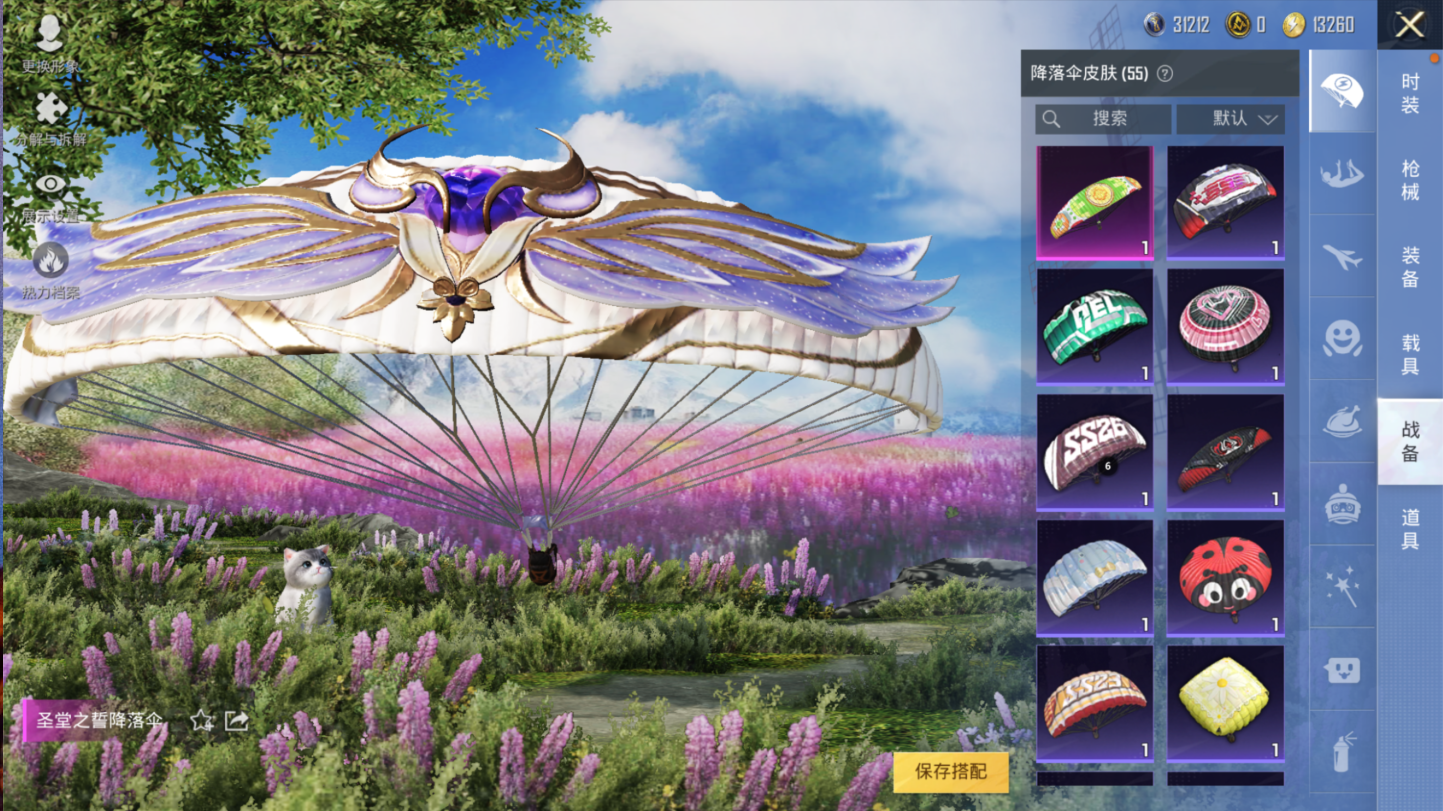Click the 更换形象 change appearance icon
The width and height of the screenshot is (1443, 811).
pyautogui.click(x=50, y=40)
